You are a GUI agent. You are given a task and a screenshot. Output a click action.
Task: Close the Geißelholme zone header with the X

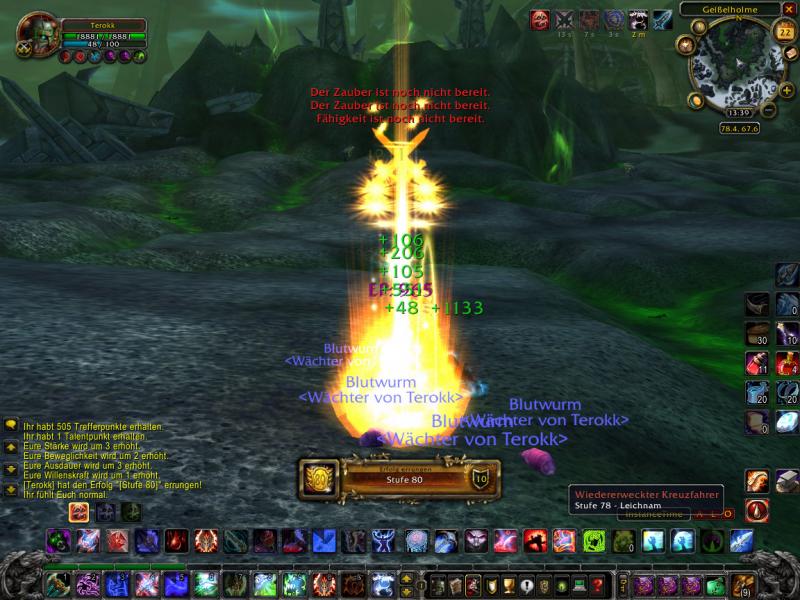[789, 9]
